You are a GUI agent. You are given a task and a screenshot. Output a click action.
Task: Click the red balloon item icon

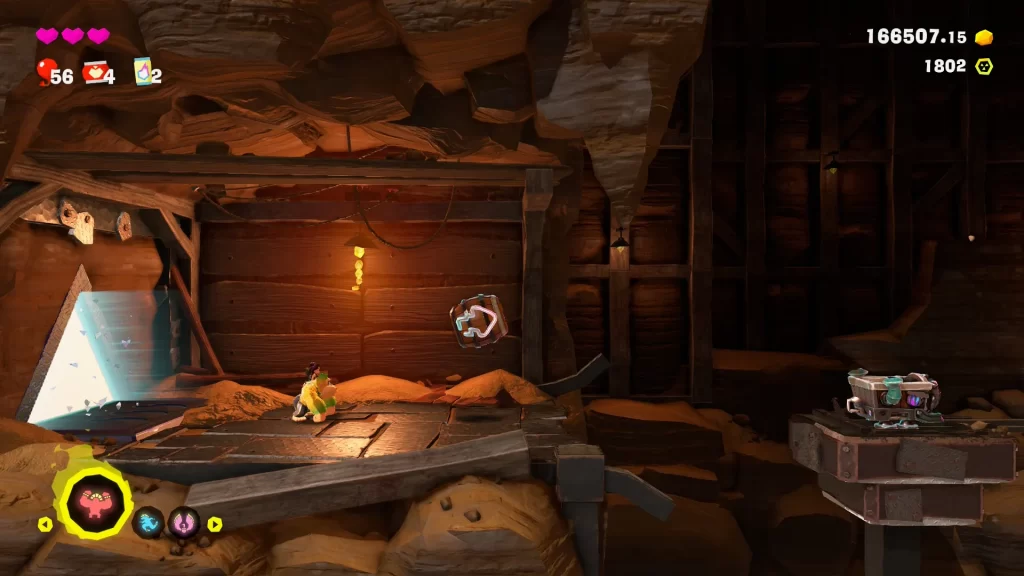coord(46,72)
